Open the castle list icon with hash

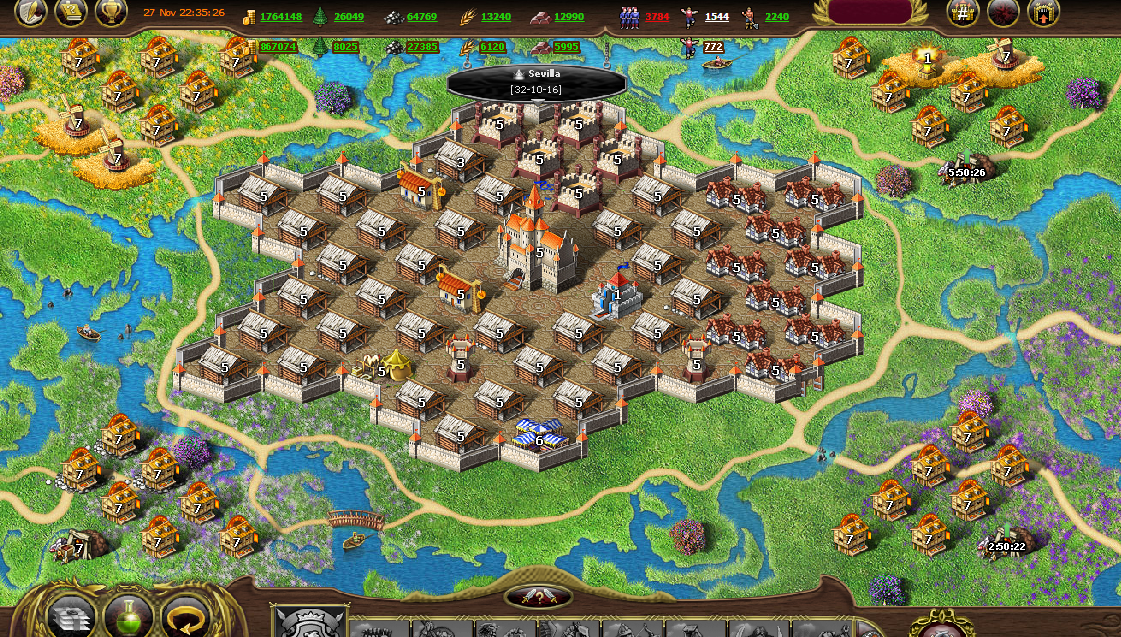pyautogui.click(x=962, y=12)
